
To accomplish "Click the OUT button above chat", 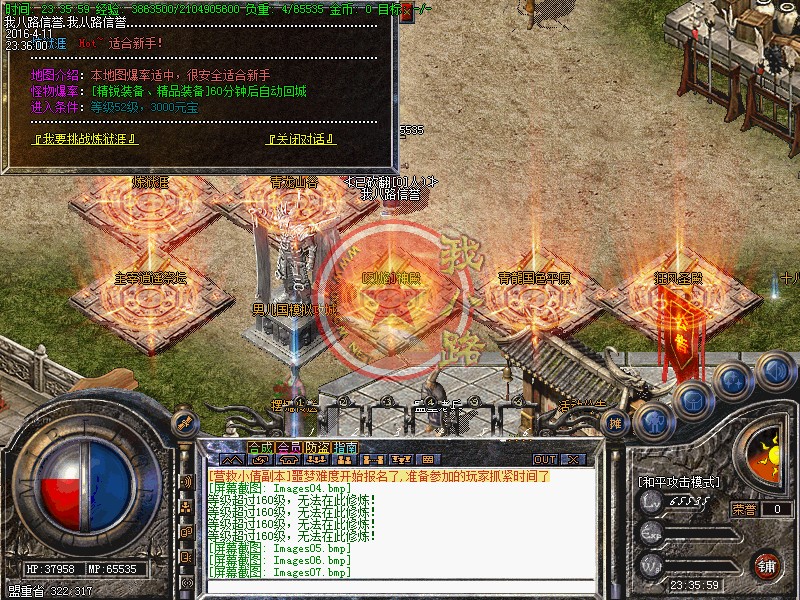I will click(544, 459).
